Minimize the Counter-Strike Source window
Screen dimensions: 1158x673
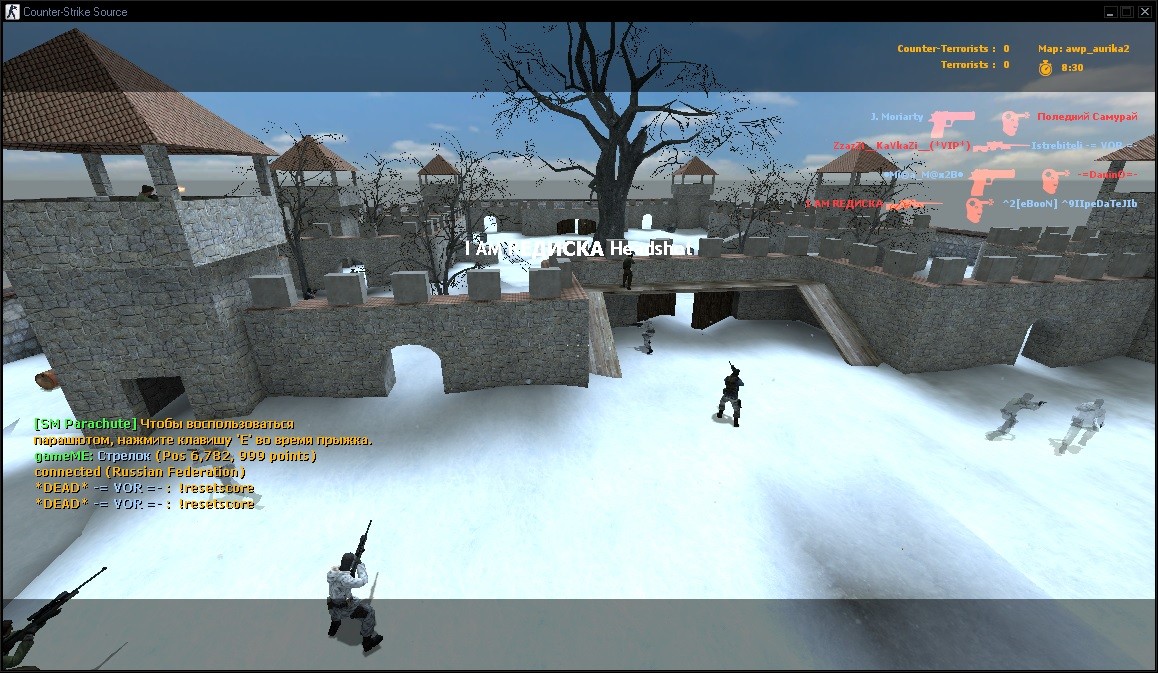[1110, 11]
